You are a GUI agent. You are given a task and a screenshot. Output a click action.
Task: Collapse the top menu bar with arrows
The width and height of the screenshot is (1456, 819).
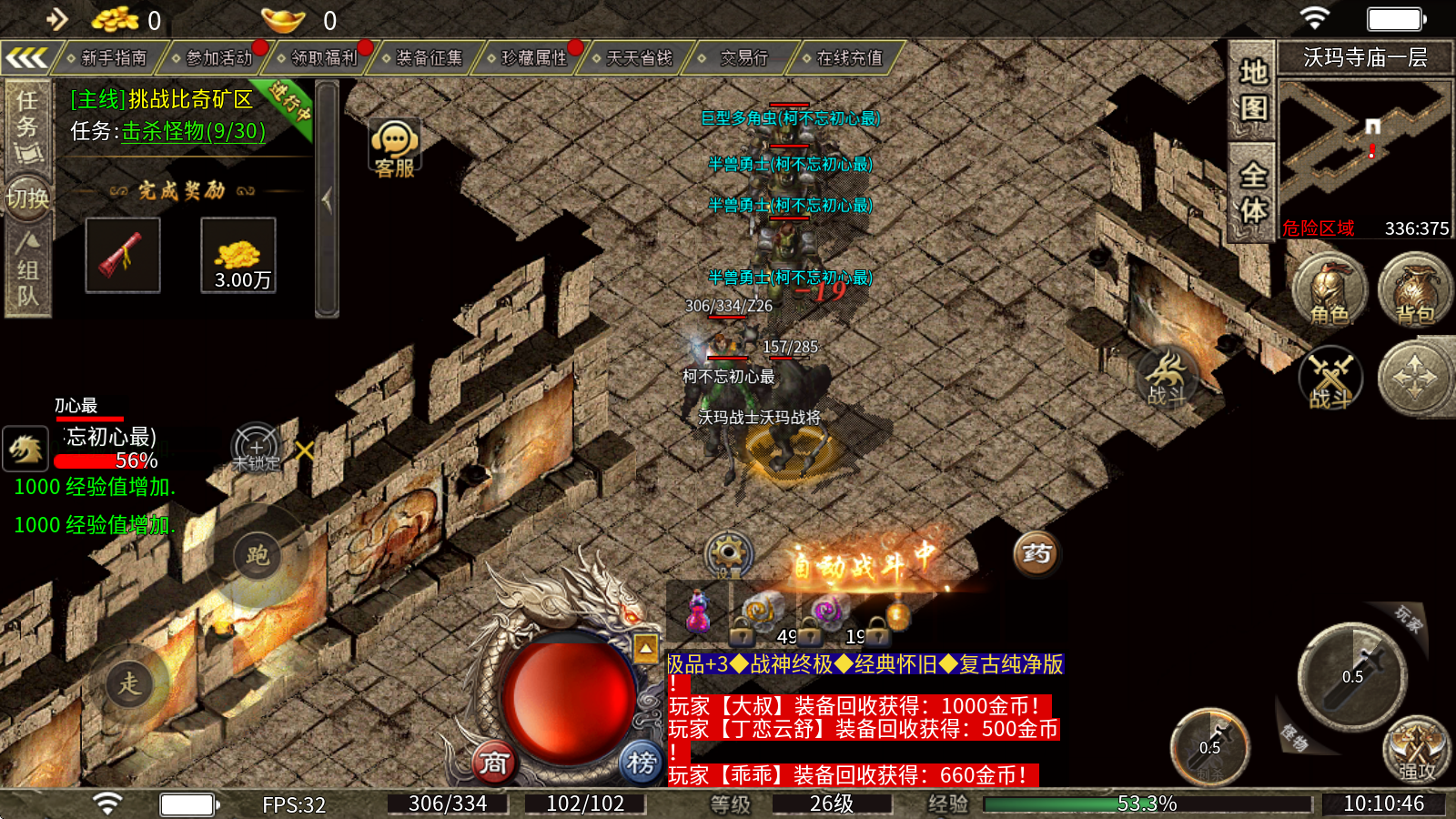[x=26, y=59]
